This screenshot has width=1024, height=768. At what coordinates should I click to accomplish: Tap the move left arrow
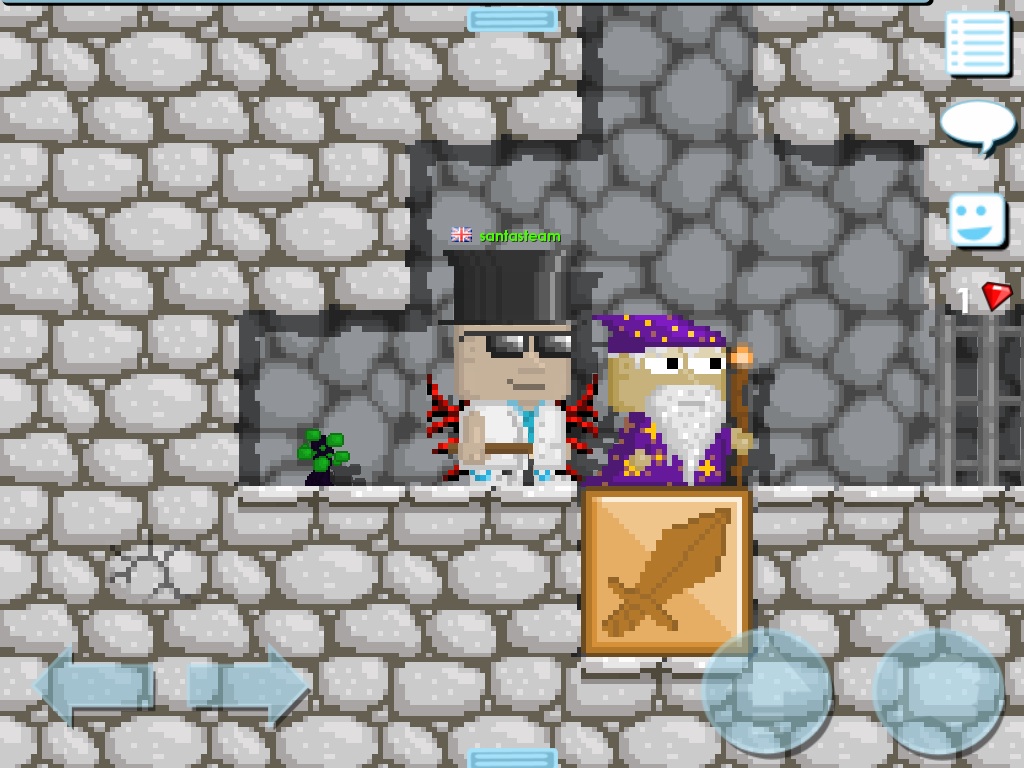(93, 686)
